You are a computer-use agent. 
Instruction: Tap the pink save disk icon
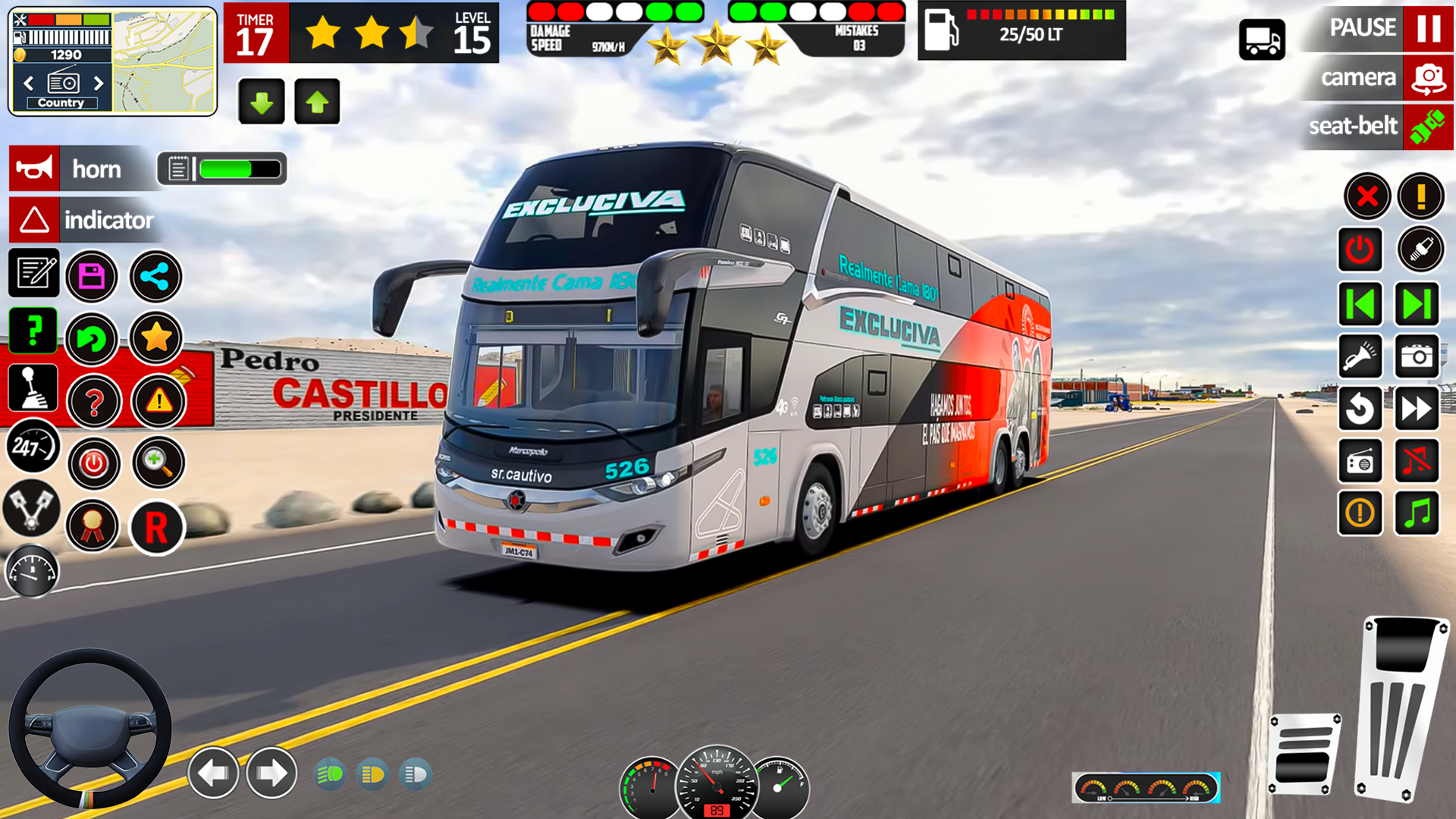(x=92, y=276)
